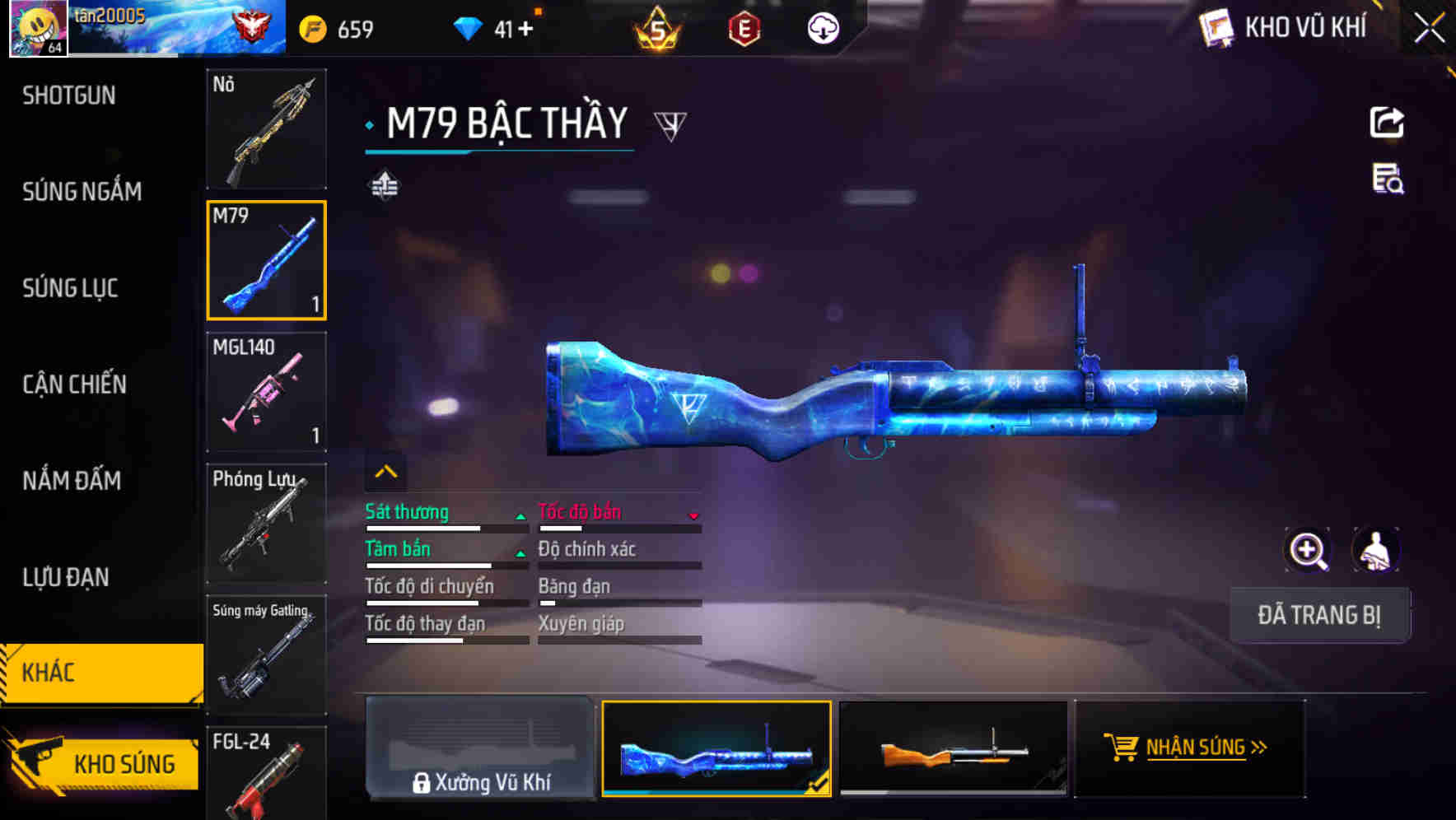Click the magnifier zoom icon near weapon preview
The image size is (1456, 820).
1308,550
